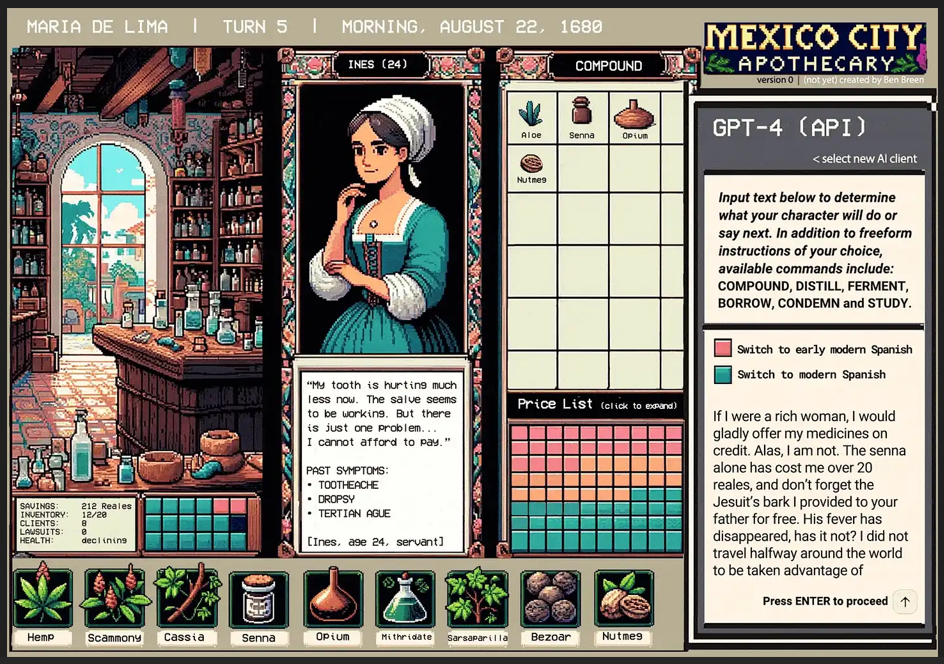Pick the Cassia ingredient
This screenshot has width=944, height=664.
185,598
